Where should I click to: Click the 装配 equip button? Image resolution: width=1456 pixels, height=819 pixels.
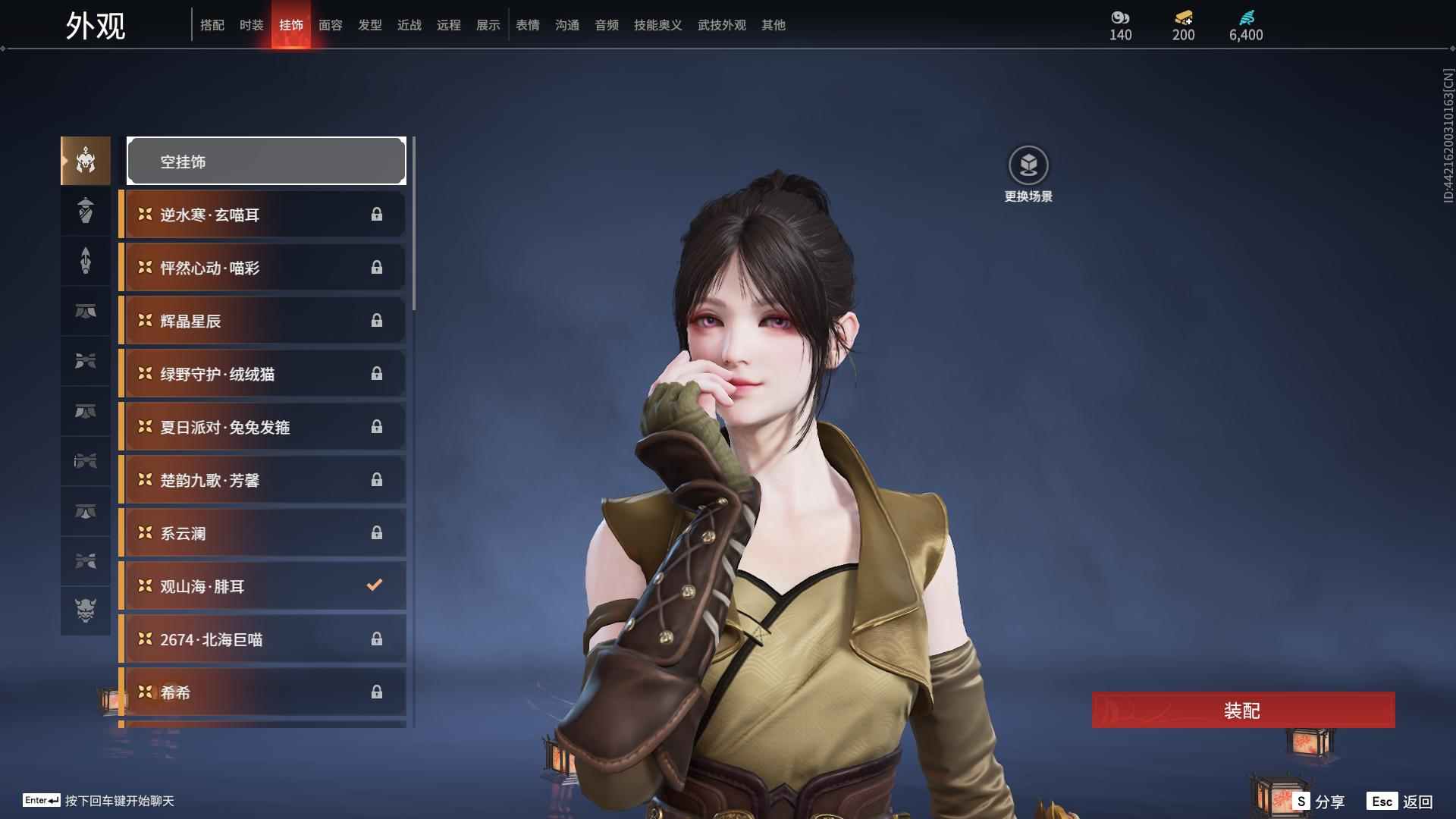(x=1243, y=710)
